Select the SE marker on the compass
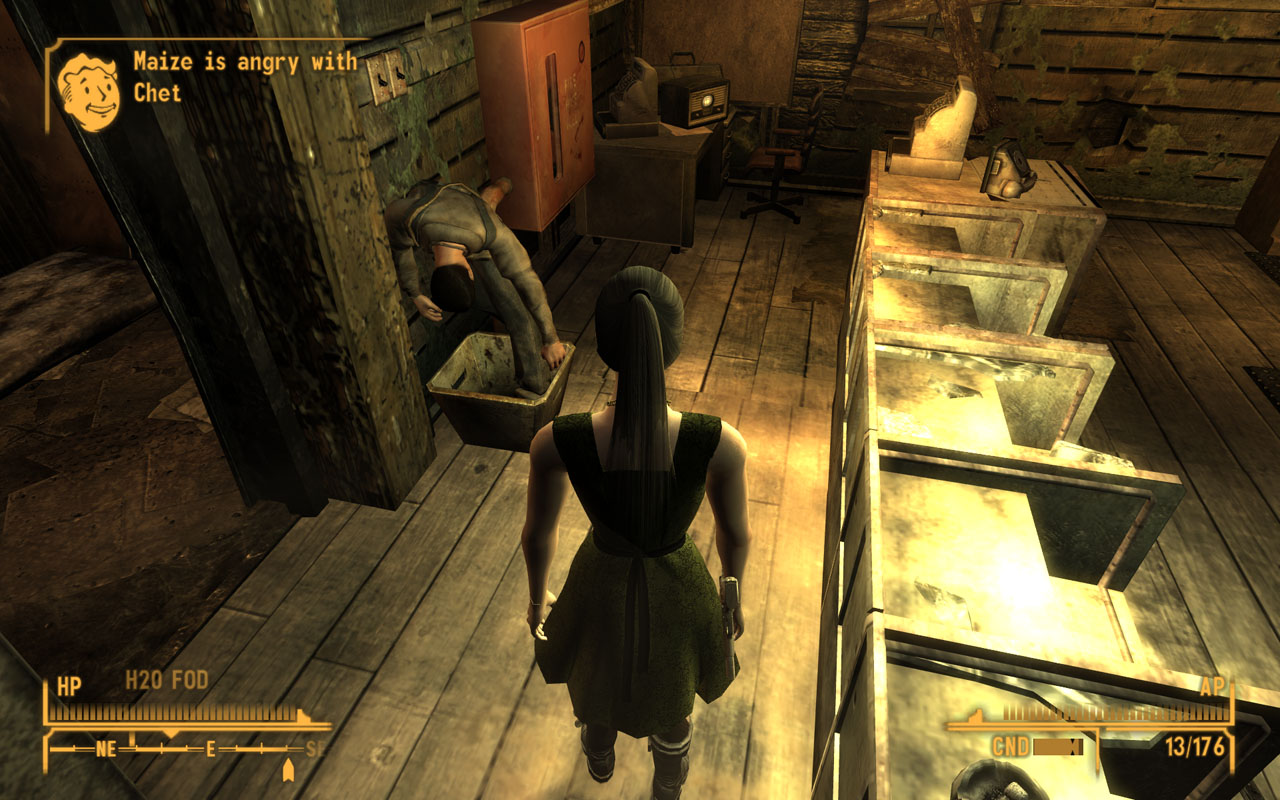The width and height of the screenshot is (1280, 800). coord(312,748)
